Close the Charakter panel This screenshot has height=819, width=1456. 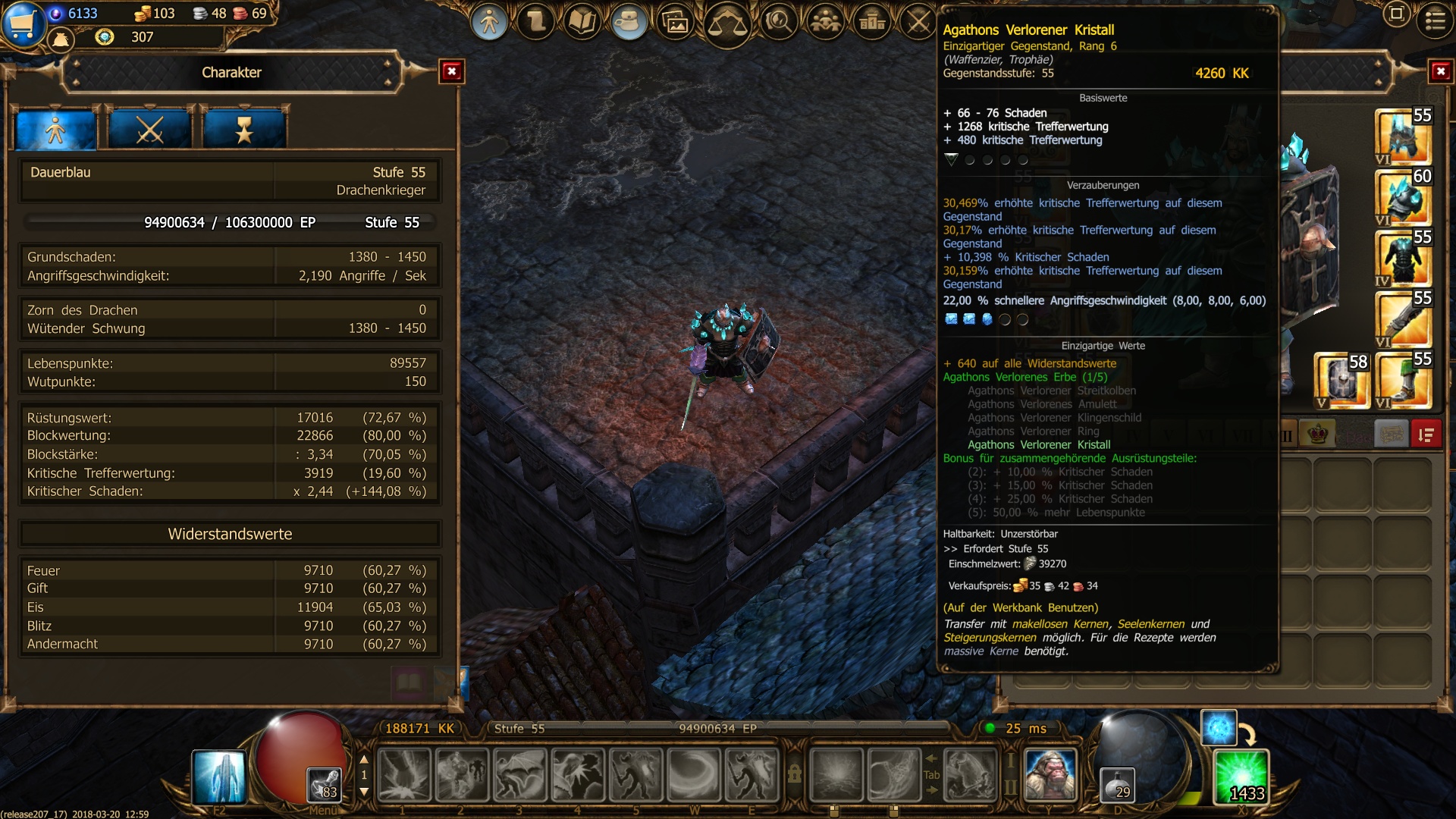click(452, 72)
